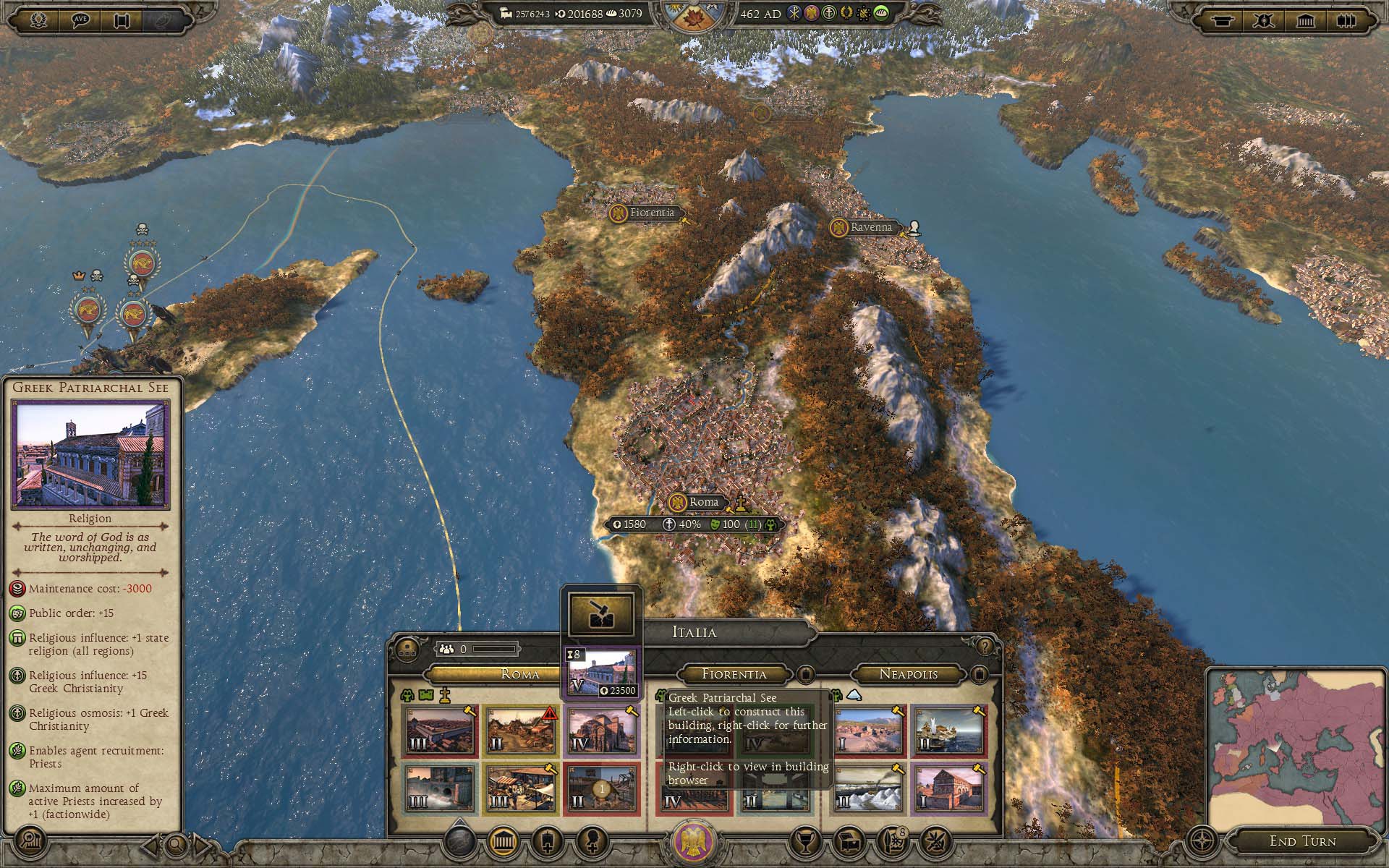Viewport: 1389px width, 868px height.
Task: Select the Neapolis settlement tab
Action: [x=908, y=674]
